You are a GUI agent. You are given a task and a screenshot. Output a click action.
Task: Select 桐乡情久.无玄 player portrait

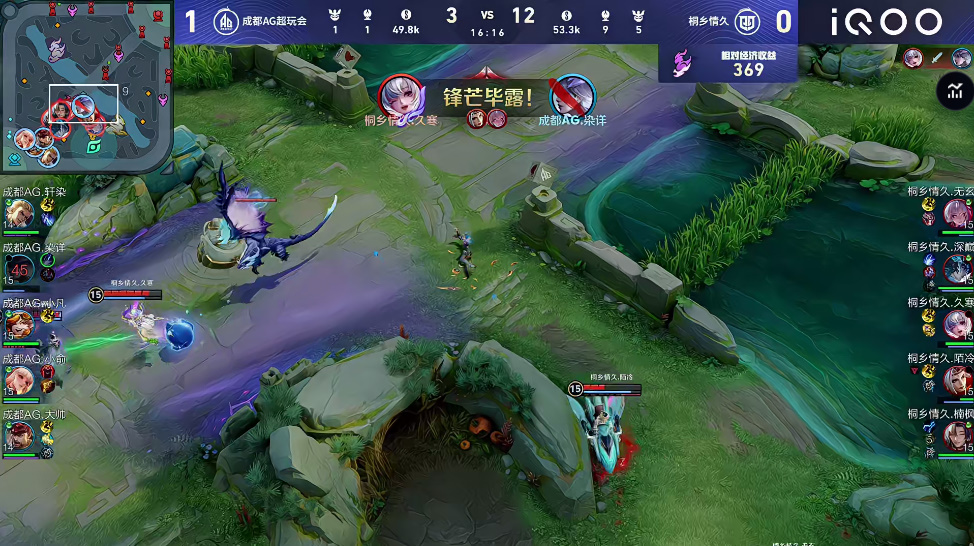(x=957, y=213)
